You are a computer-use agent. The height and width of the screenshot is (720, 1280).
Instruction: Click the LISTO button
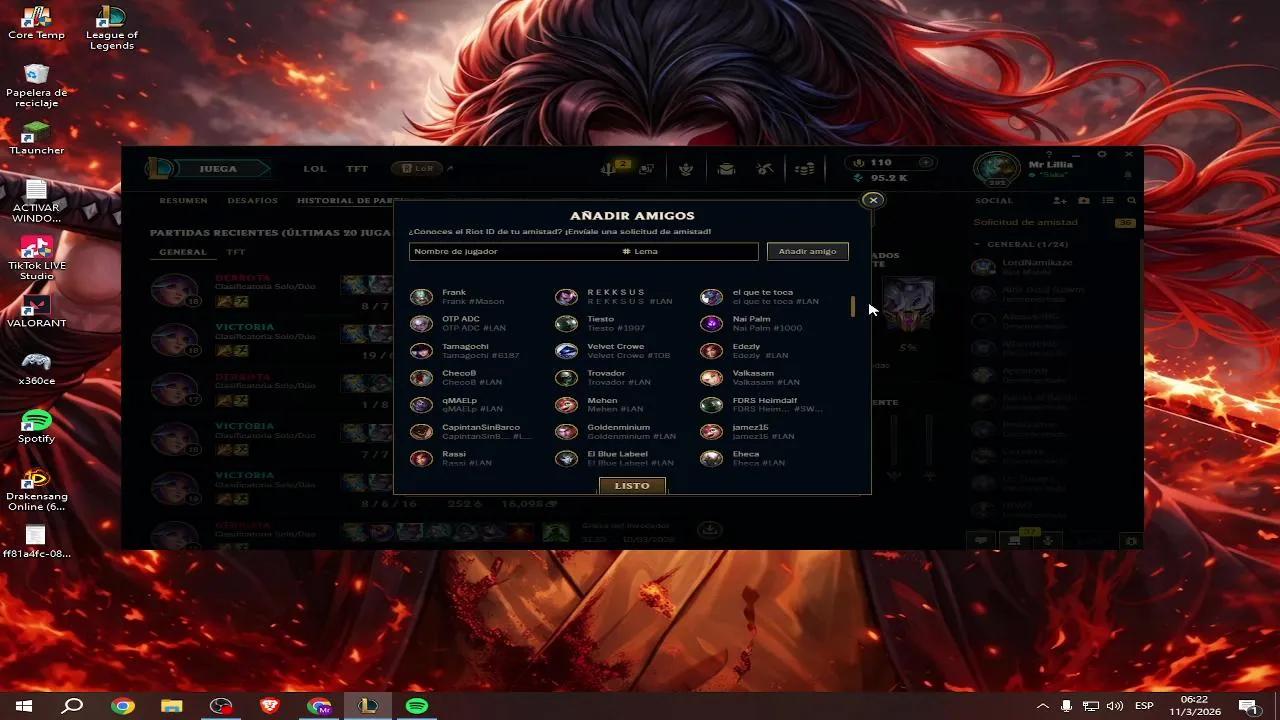coord(632,485)
